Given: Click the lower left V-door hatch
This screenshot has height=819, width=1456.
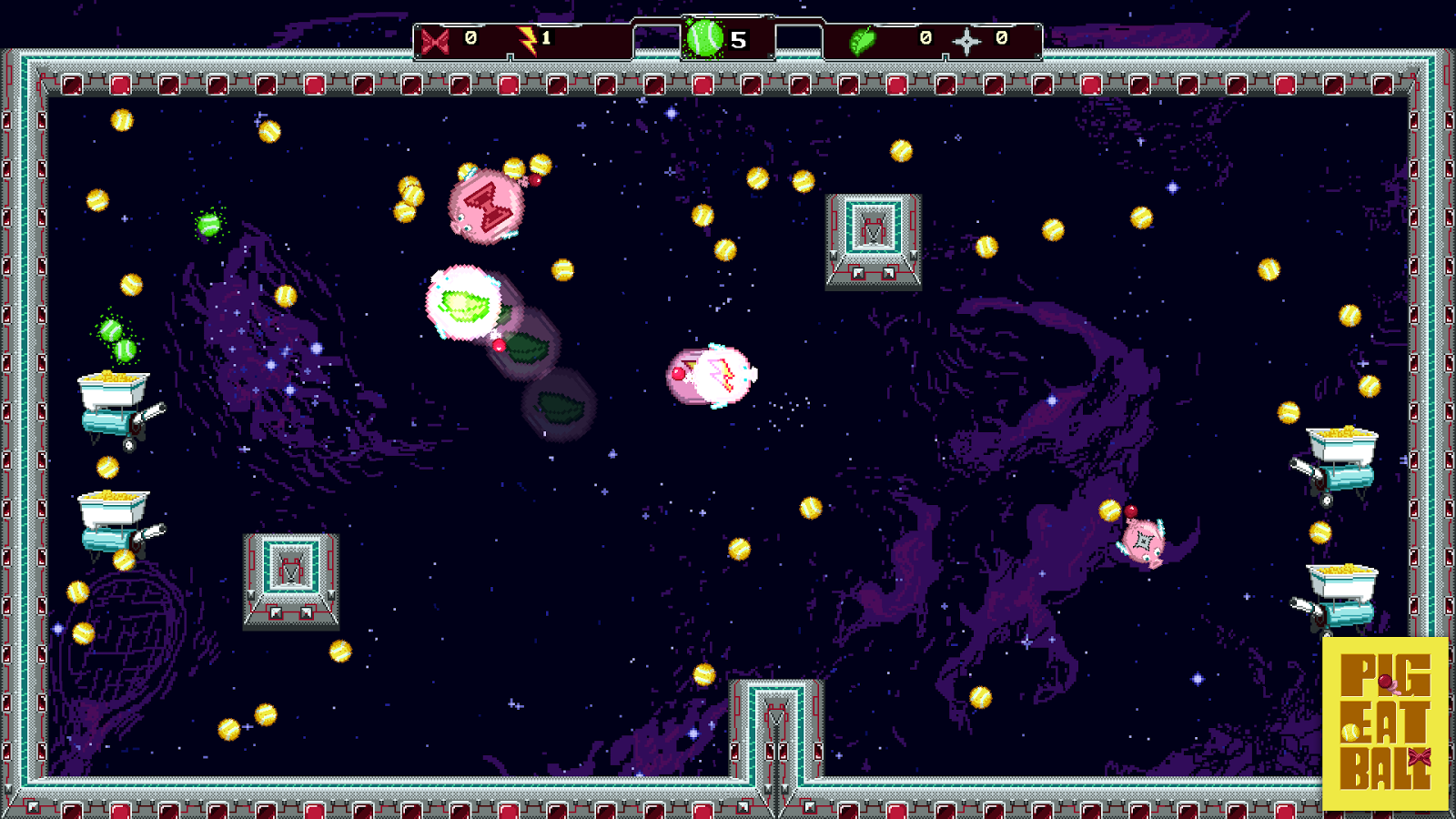Looking at the screenshot, I should (288, 573).
